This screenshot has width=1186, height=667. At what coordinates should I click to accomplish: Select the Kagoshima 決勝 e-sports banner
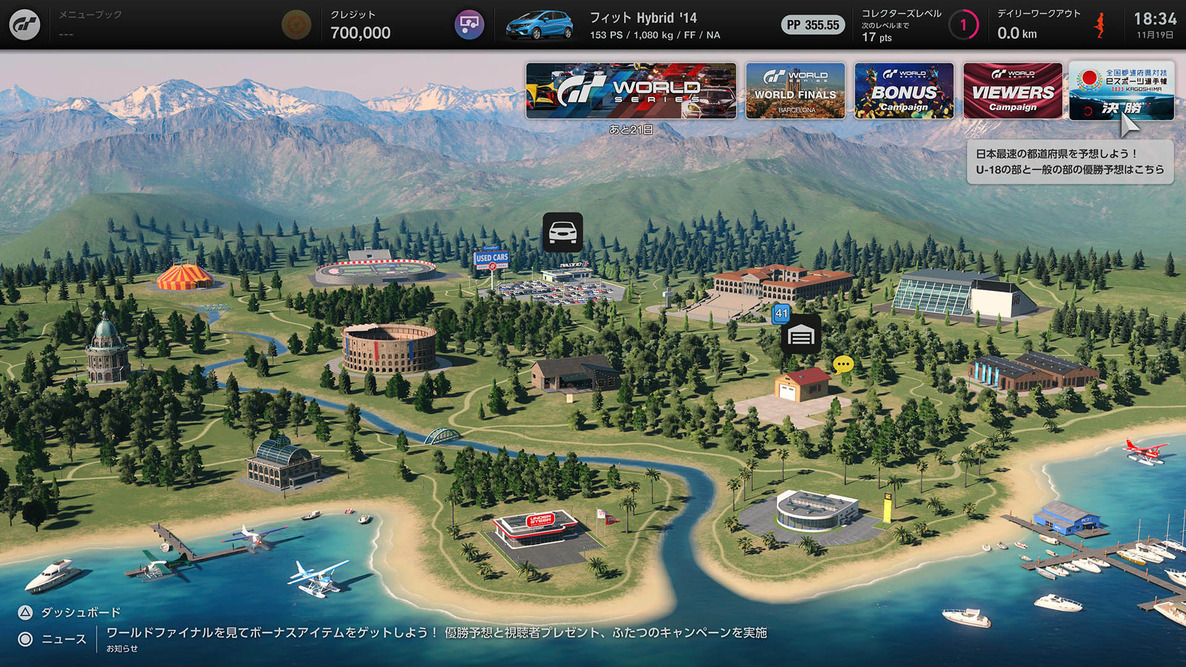tap(1121, 91)
